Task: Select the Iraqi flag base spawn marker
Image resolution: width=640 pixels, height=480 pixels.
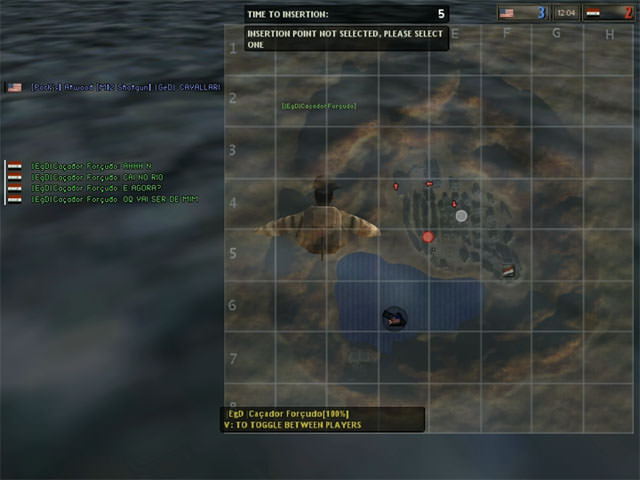Action: point(509,271)
